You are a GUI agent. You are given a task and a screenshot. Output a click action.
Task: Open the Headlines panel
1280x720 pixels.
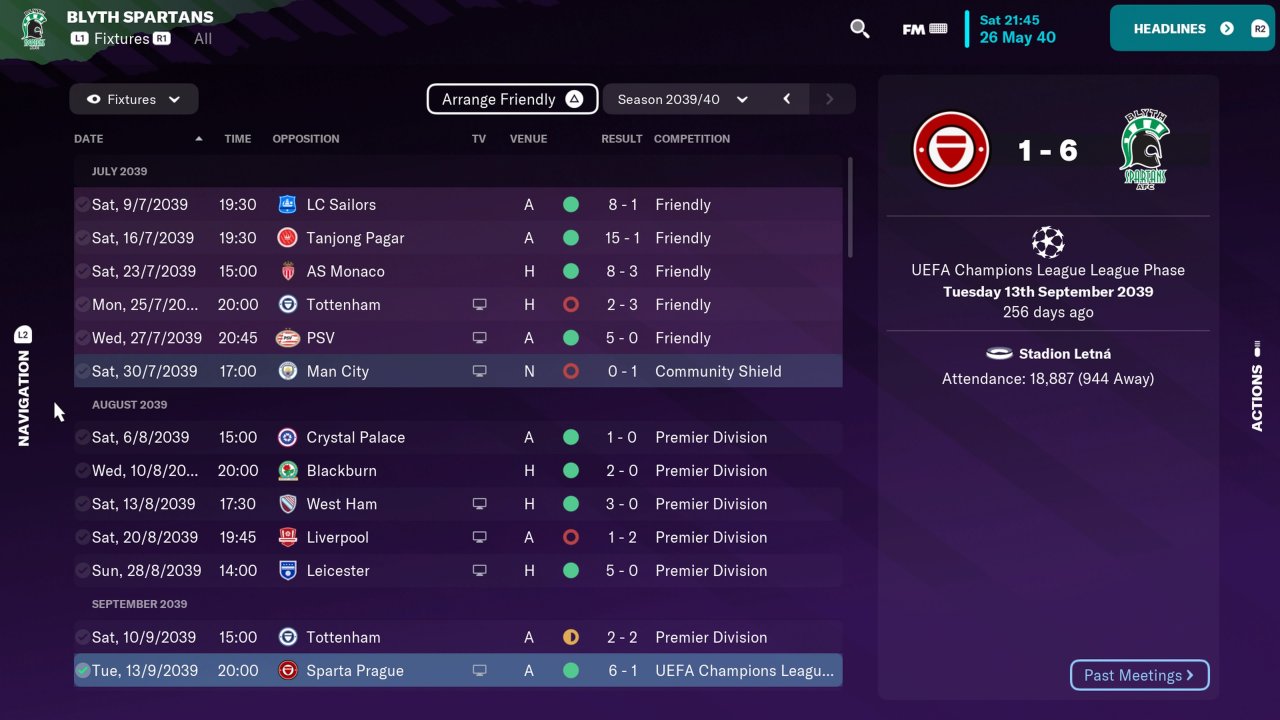point(1190,28)
